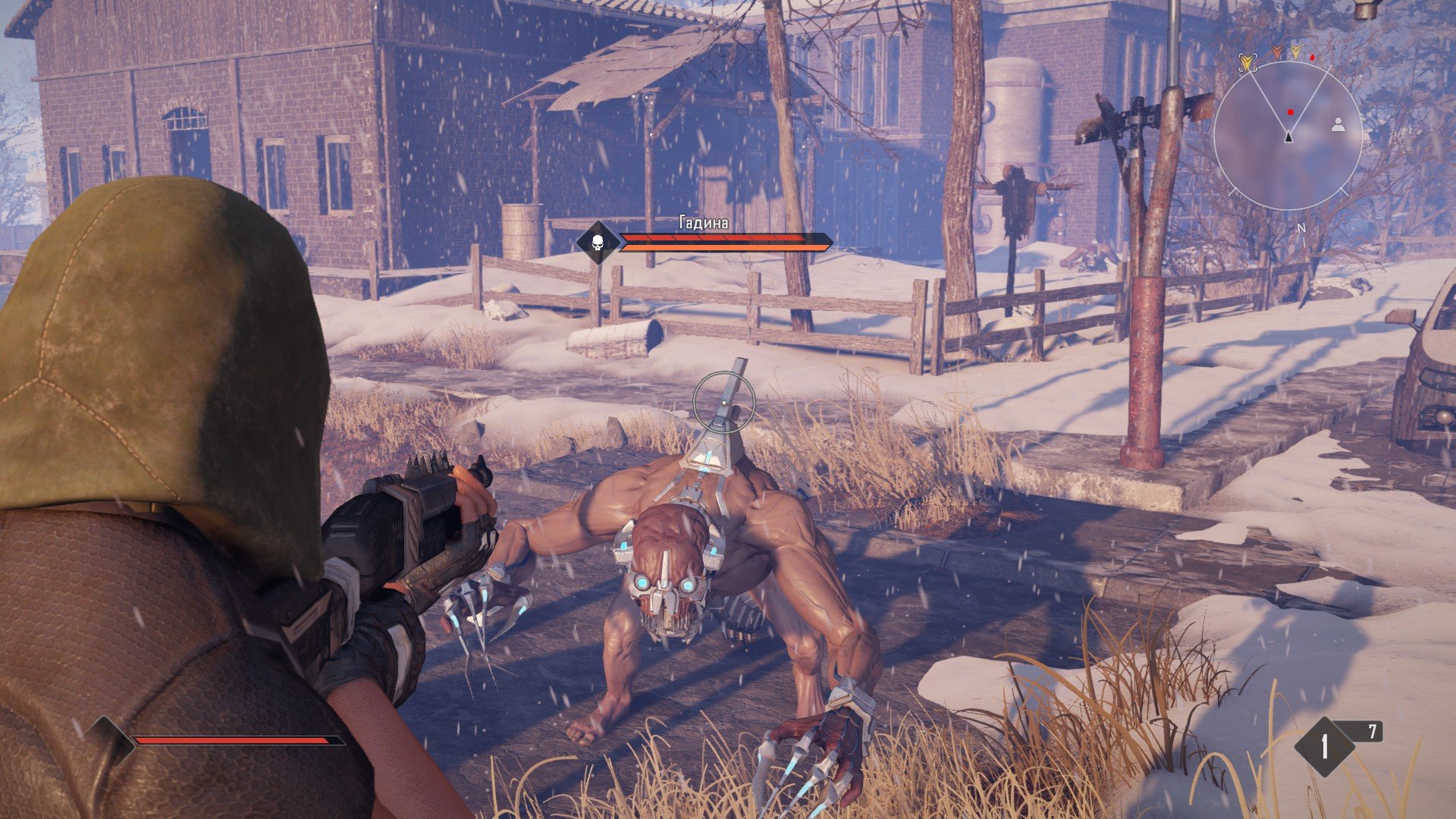This screenshot has height=819, width=1456.
Task: Click the orange chevron marker above minimap
Action: coord(1279,52)
